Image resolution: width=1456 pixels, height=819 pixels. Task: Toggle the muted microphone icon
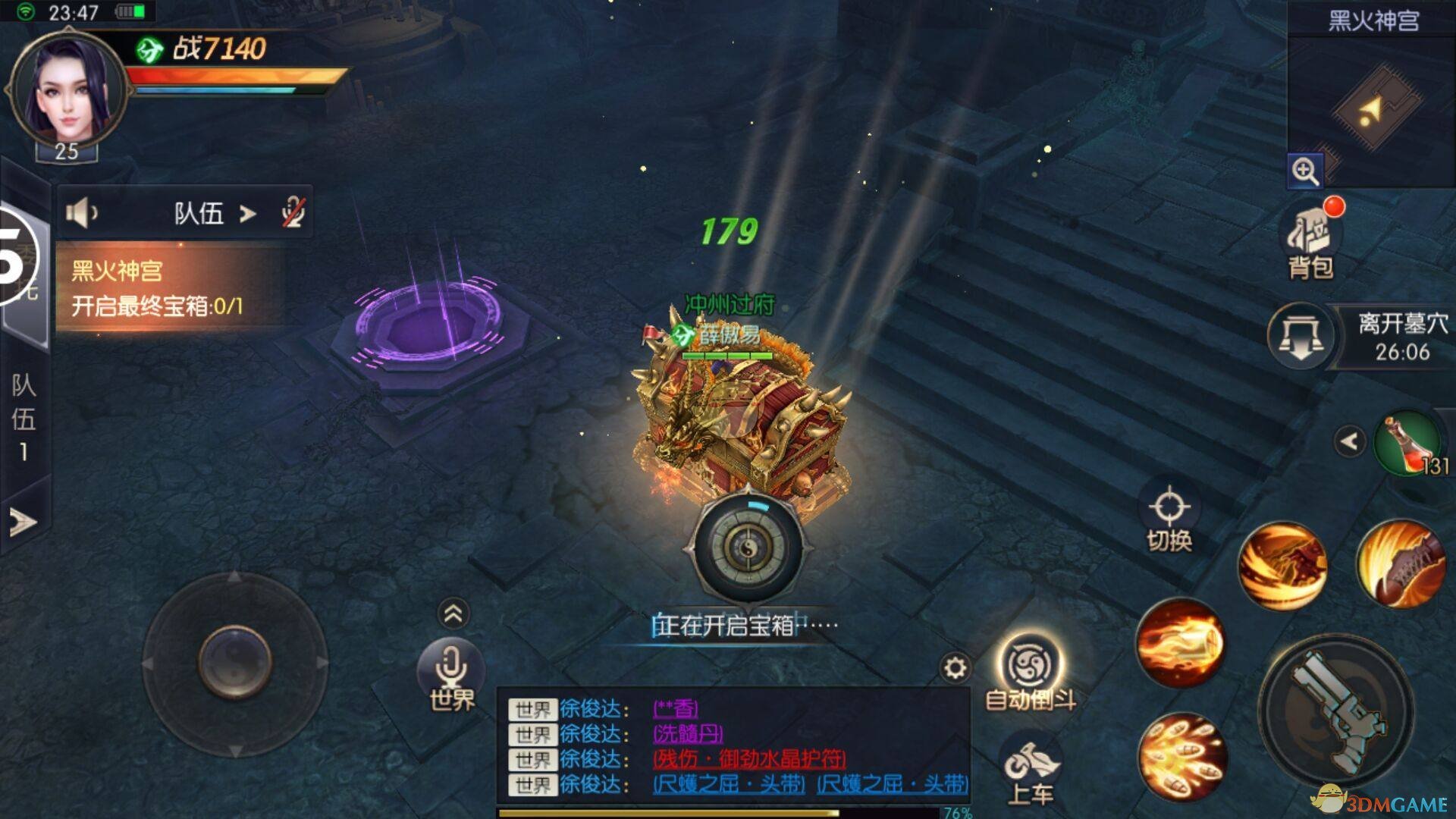point(292,213)
